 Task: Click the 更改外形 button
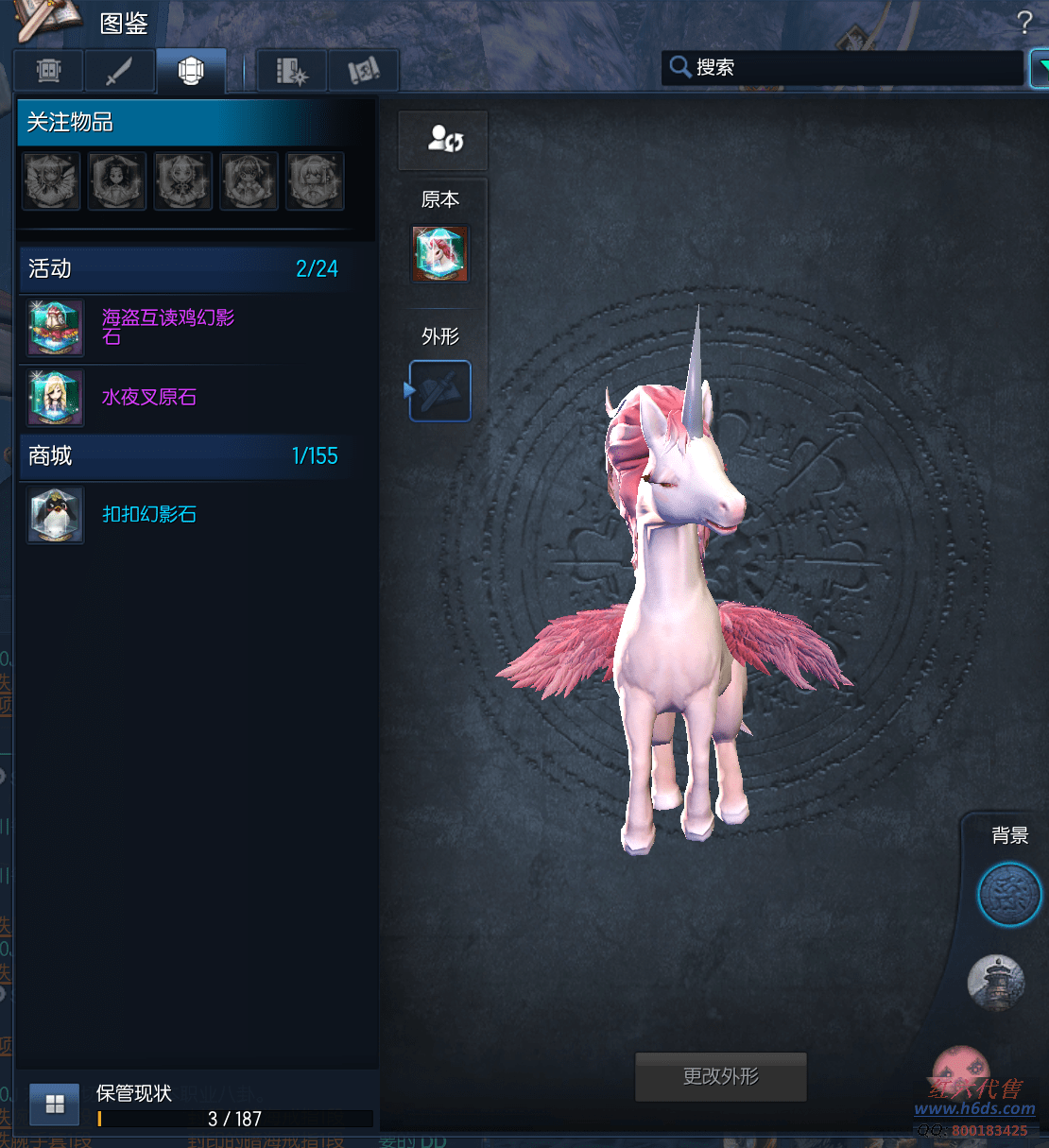[x=721, y=1077]
